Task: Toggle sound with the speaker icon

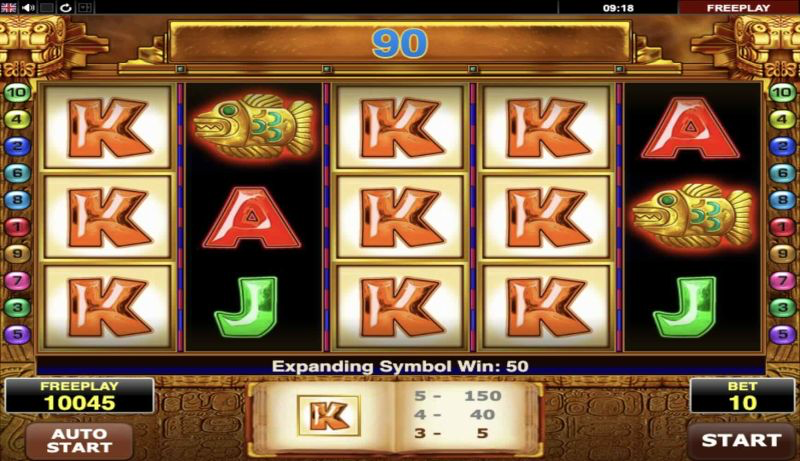Action: tap(27, 7)
